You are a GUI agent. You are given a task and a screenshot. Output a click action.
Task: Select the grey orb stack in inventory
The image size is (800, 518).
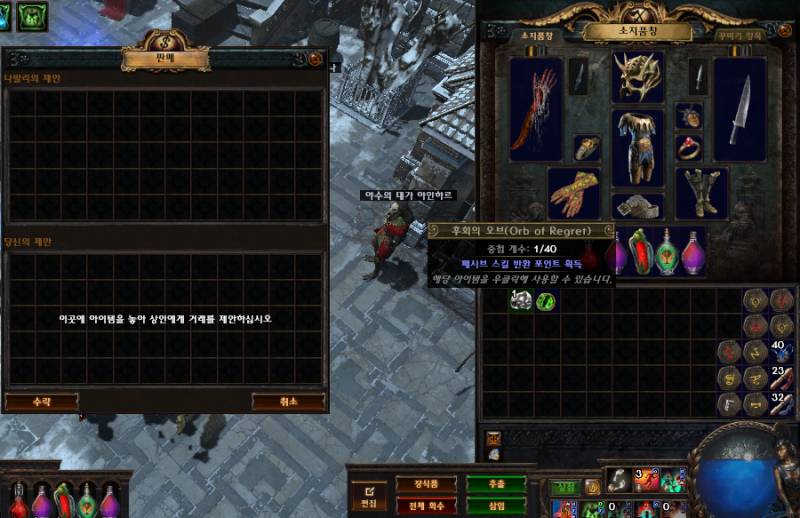point(520,300)
